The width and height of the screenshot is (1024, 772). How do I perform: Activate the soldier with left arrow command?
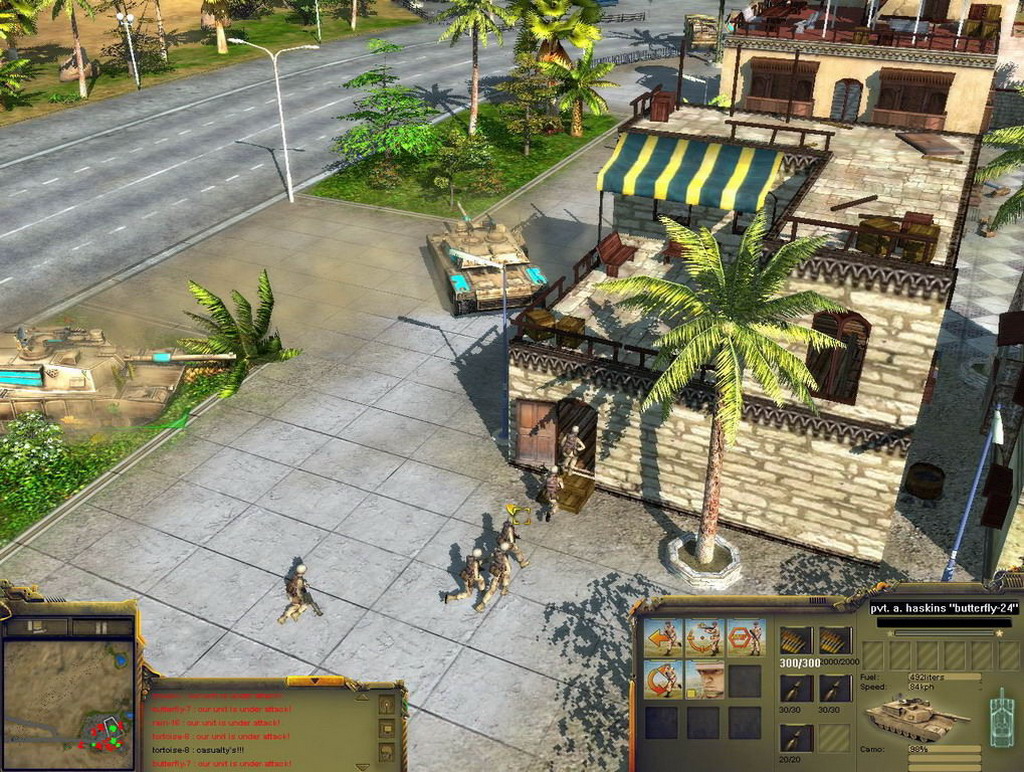662,637
